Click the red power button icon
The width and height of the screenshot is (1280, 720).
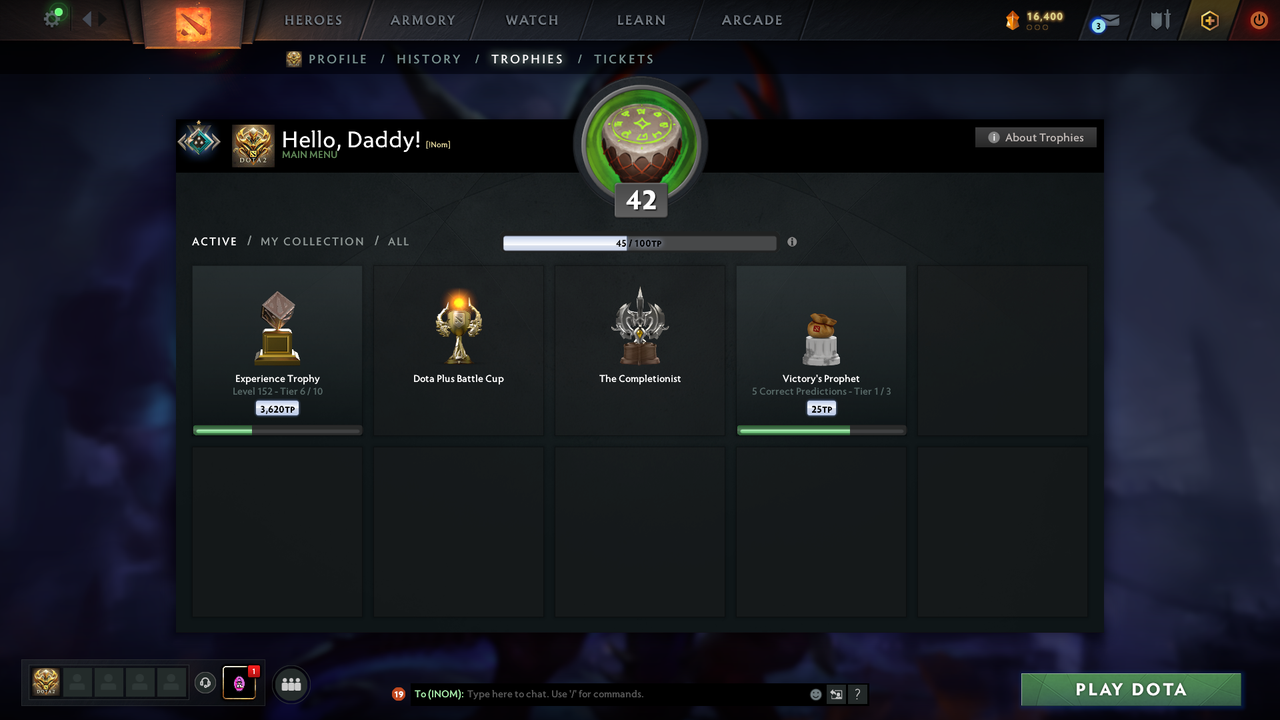[1258, 19]
